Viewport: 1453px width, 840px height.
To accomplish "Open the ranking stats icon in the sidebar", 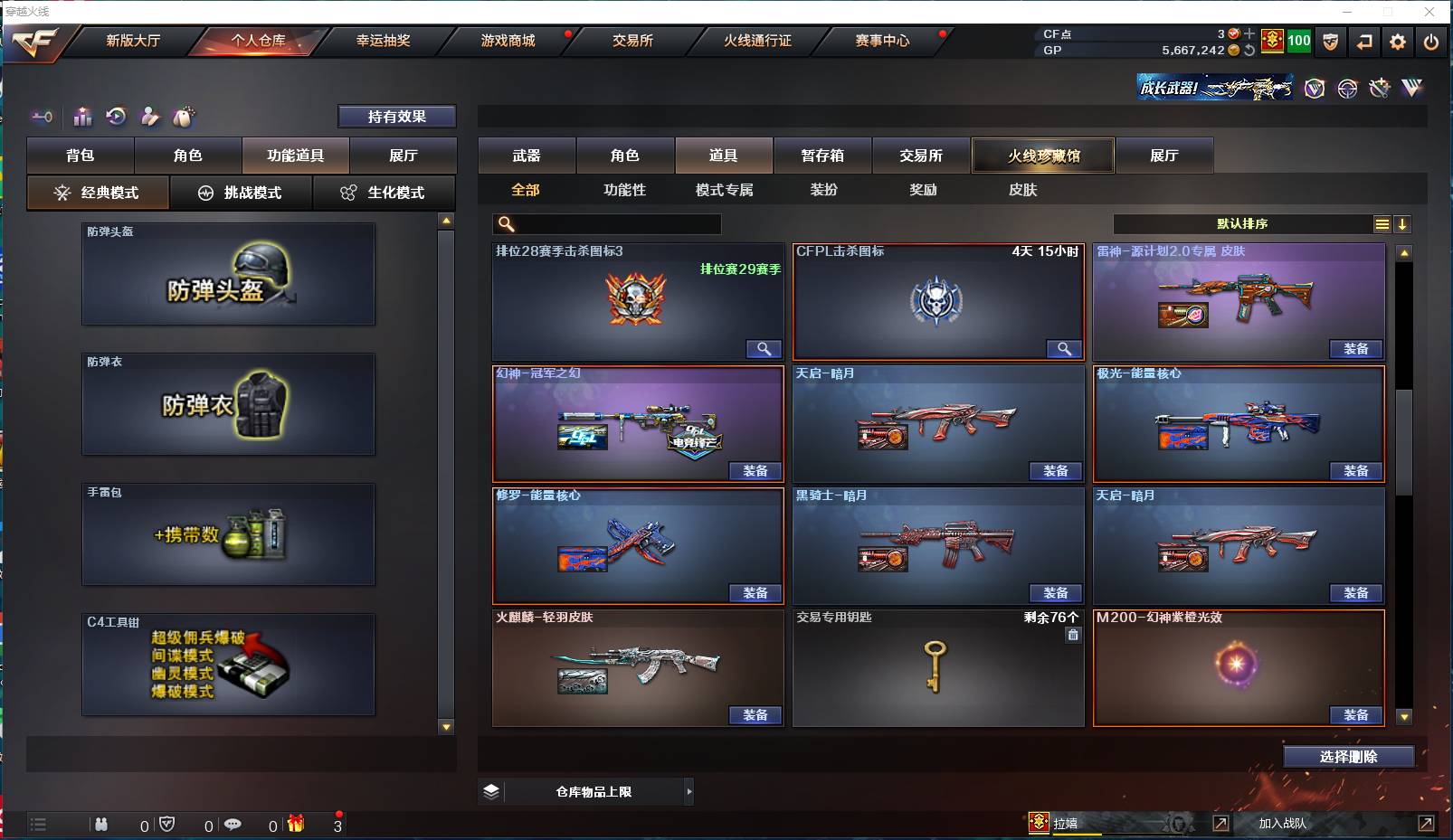I will [81, 117].
